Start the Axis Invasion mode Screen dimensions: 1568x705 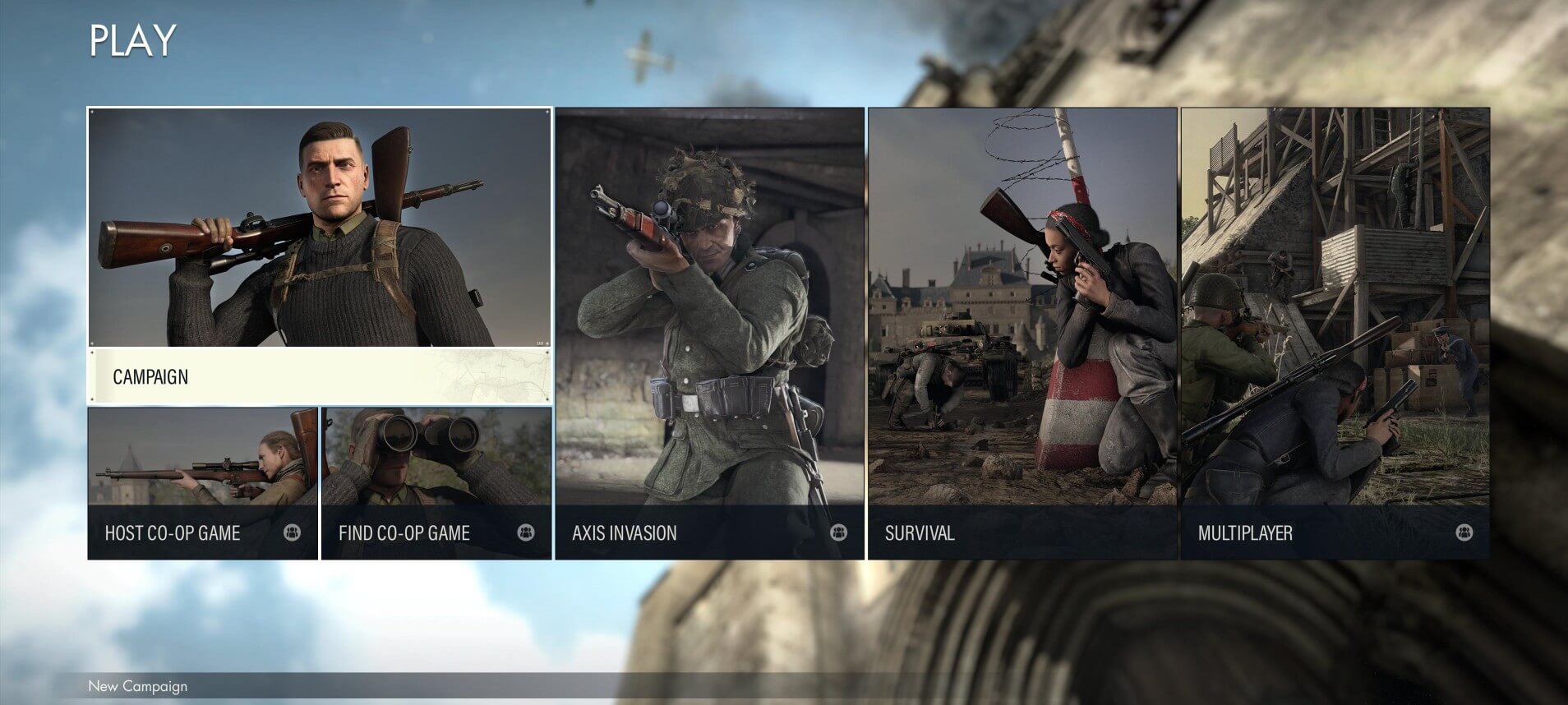709,333
